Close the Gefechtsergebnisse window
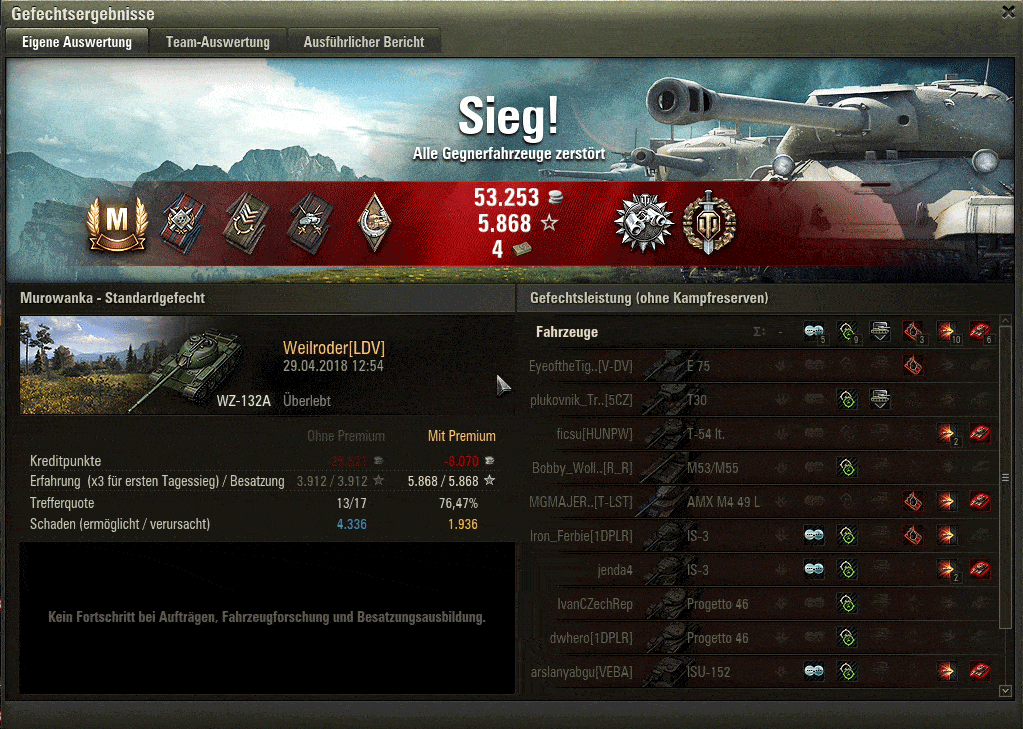Viewport: 1023px width, 729px height. [1009, 11]
